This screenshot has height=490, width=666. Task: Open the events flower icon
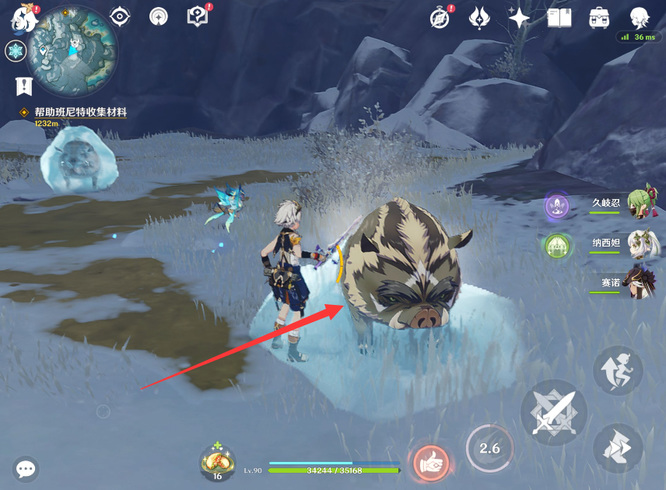[x=479, y=17]
